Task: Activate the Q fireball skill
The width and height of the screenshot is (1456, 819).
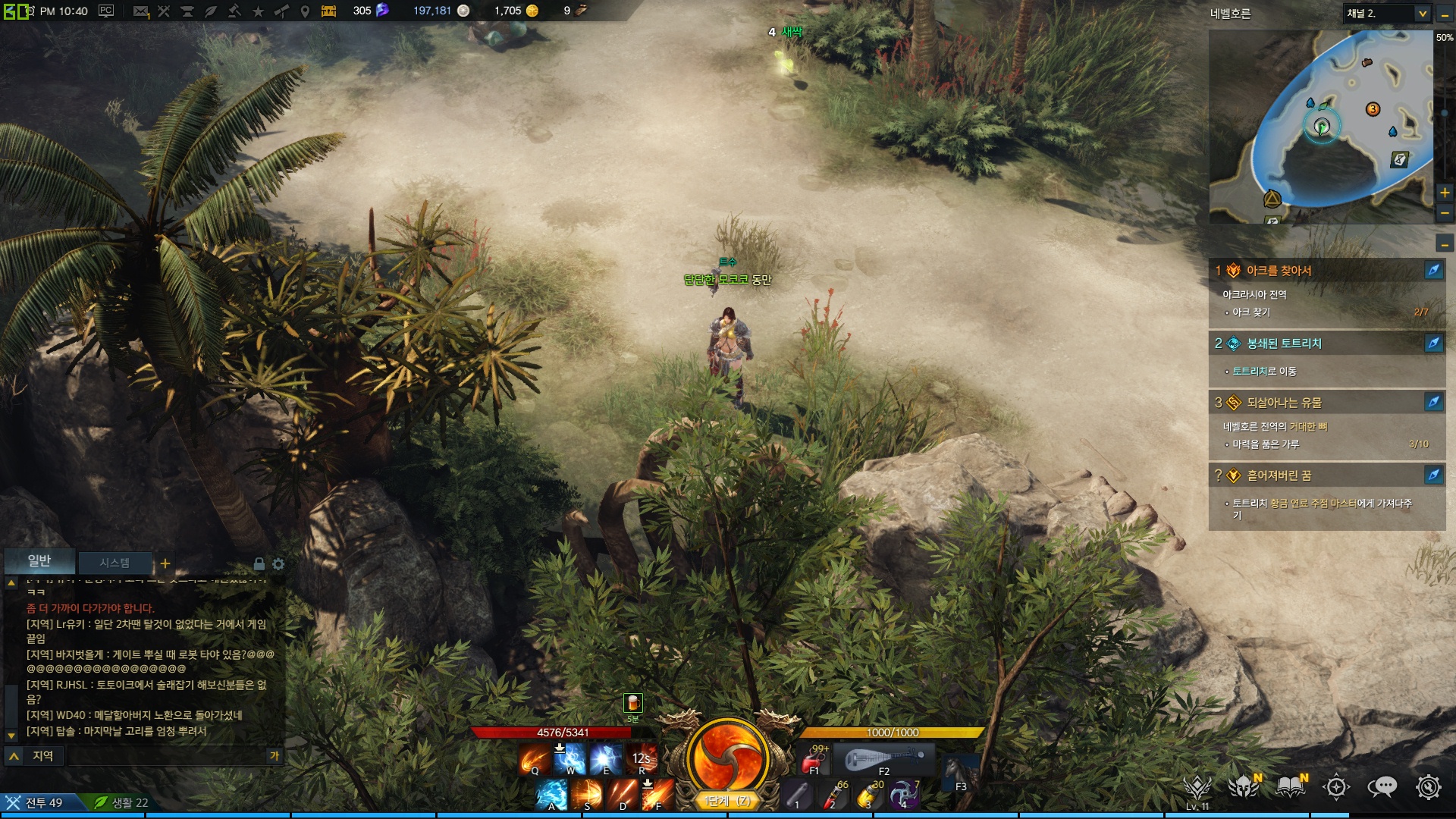Action: click(534, 759)
